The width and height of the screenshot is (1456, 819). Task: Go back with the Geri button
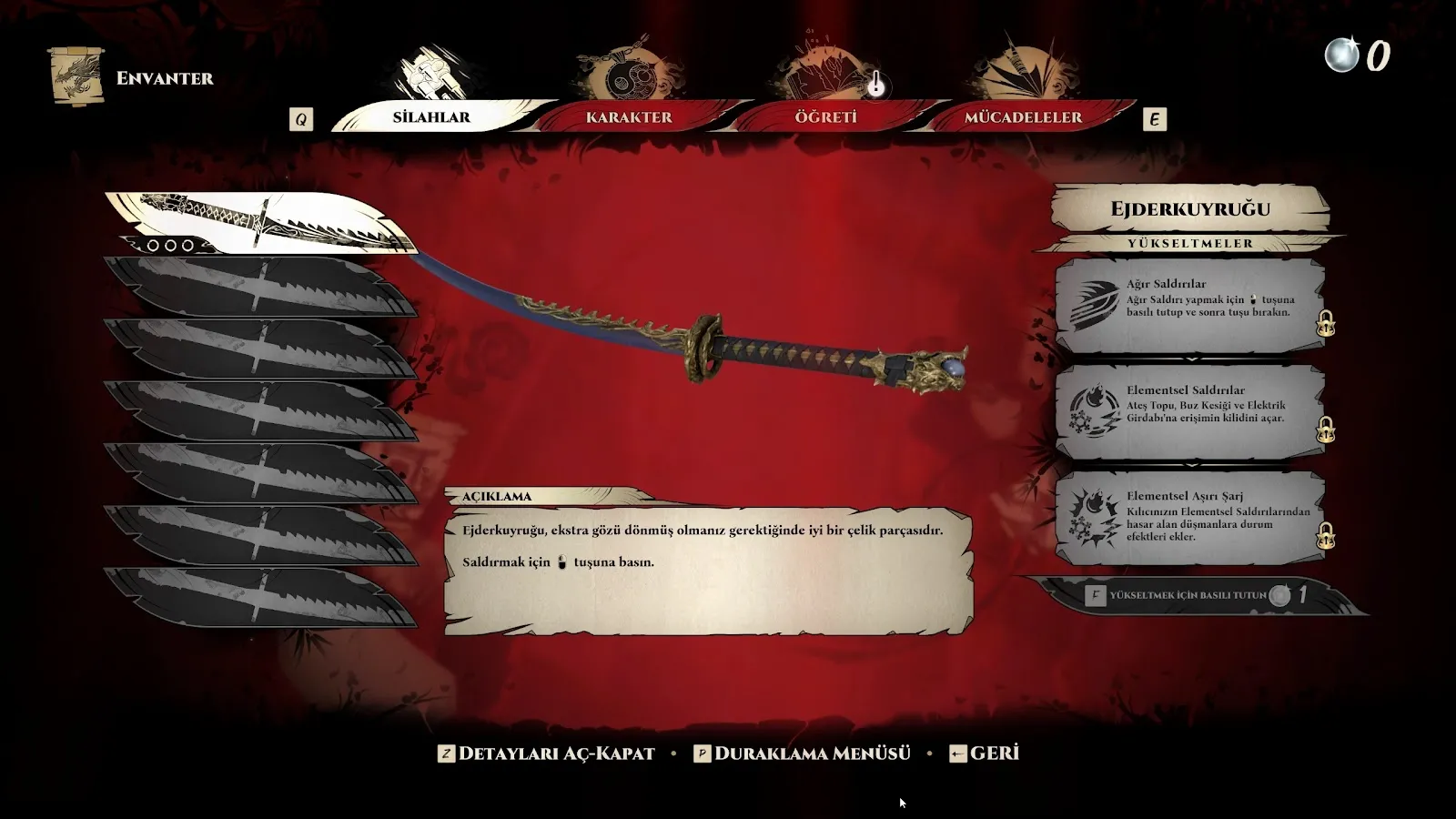(x=984, y=753)
